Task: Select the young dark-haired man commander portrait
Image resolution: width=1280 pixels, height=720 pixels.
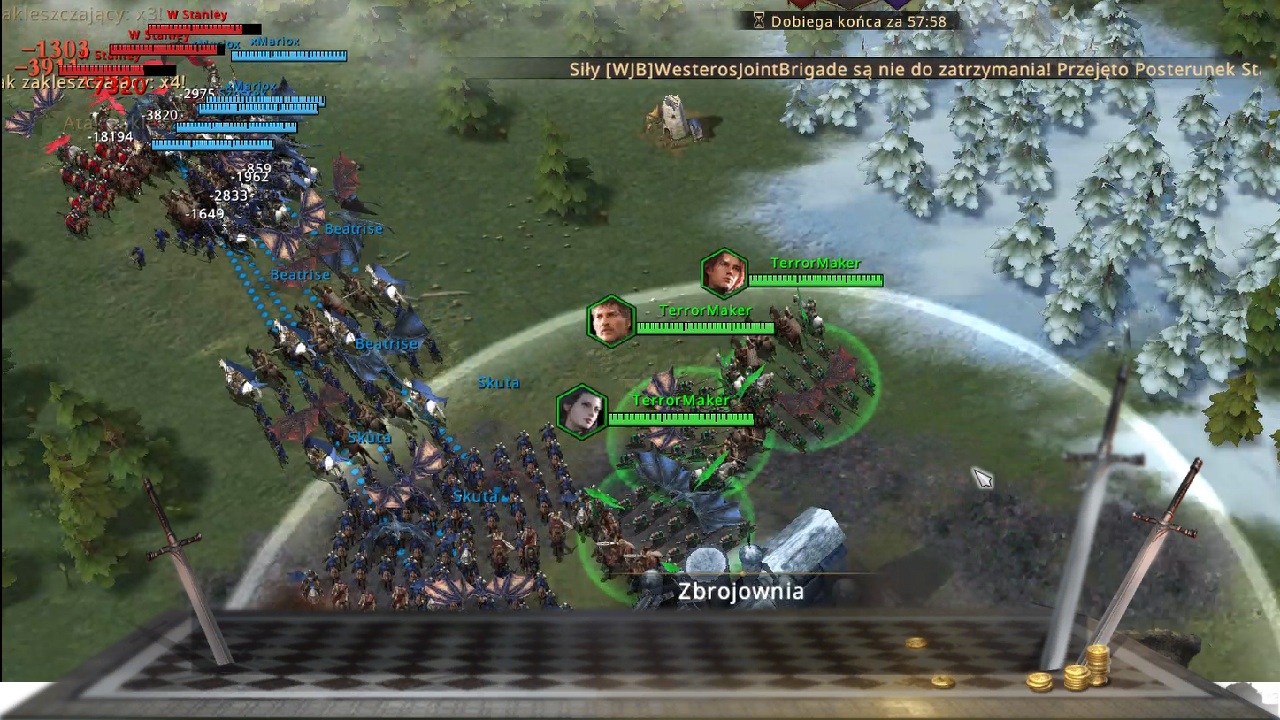Action: [x=724, y=273]
